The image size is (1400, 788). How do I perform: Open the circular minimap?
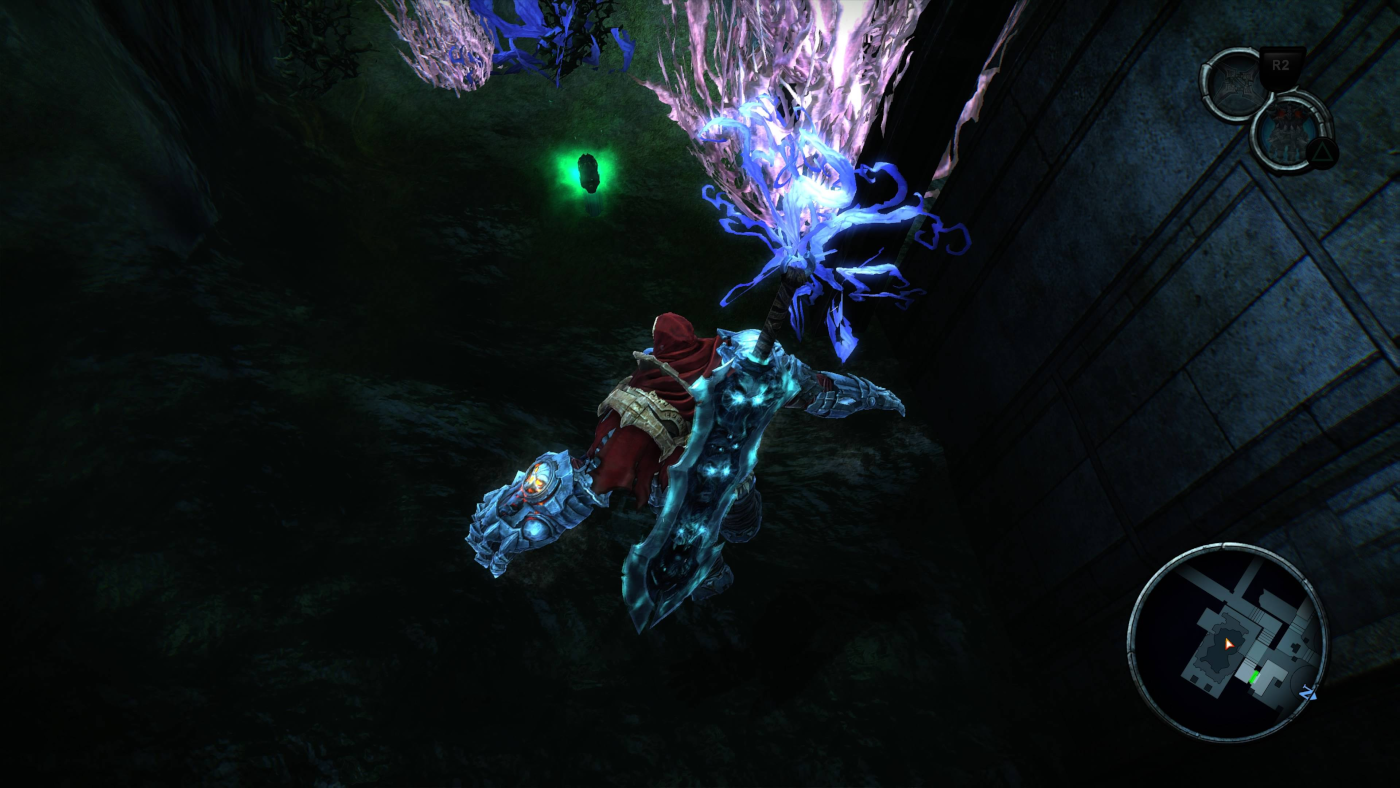(1227, 642)
